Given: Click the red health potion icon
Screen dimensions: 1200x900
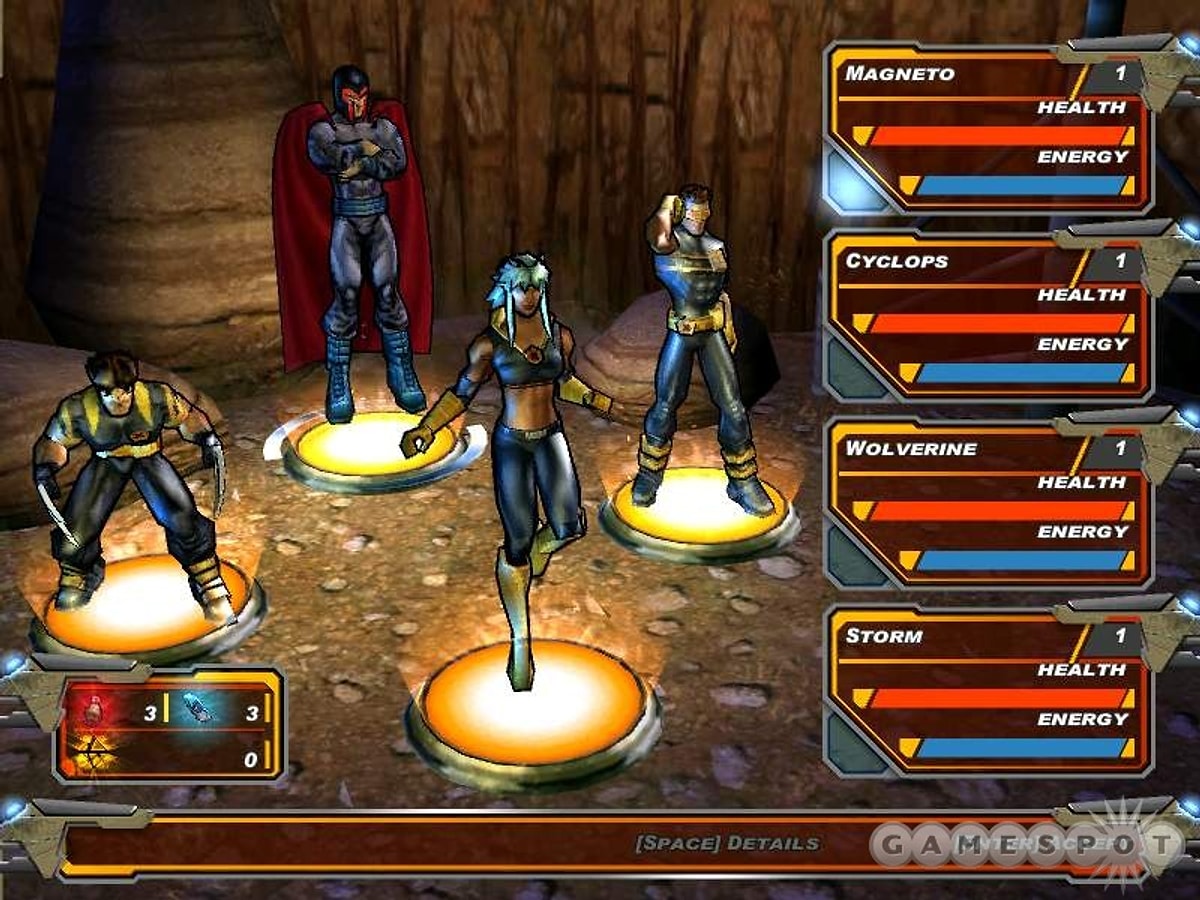Looking at the screenshot, I should [93, 711].
